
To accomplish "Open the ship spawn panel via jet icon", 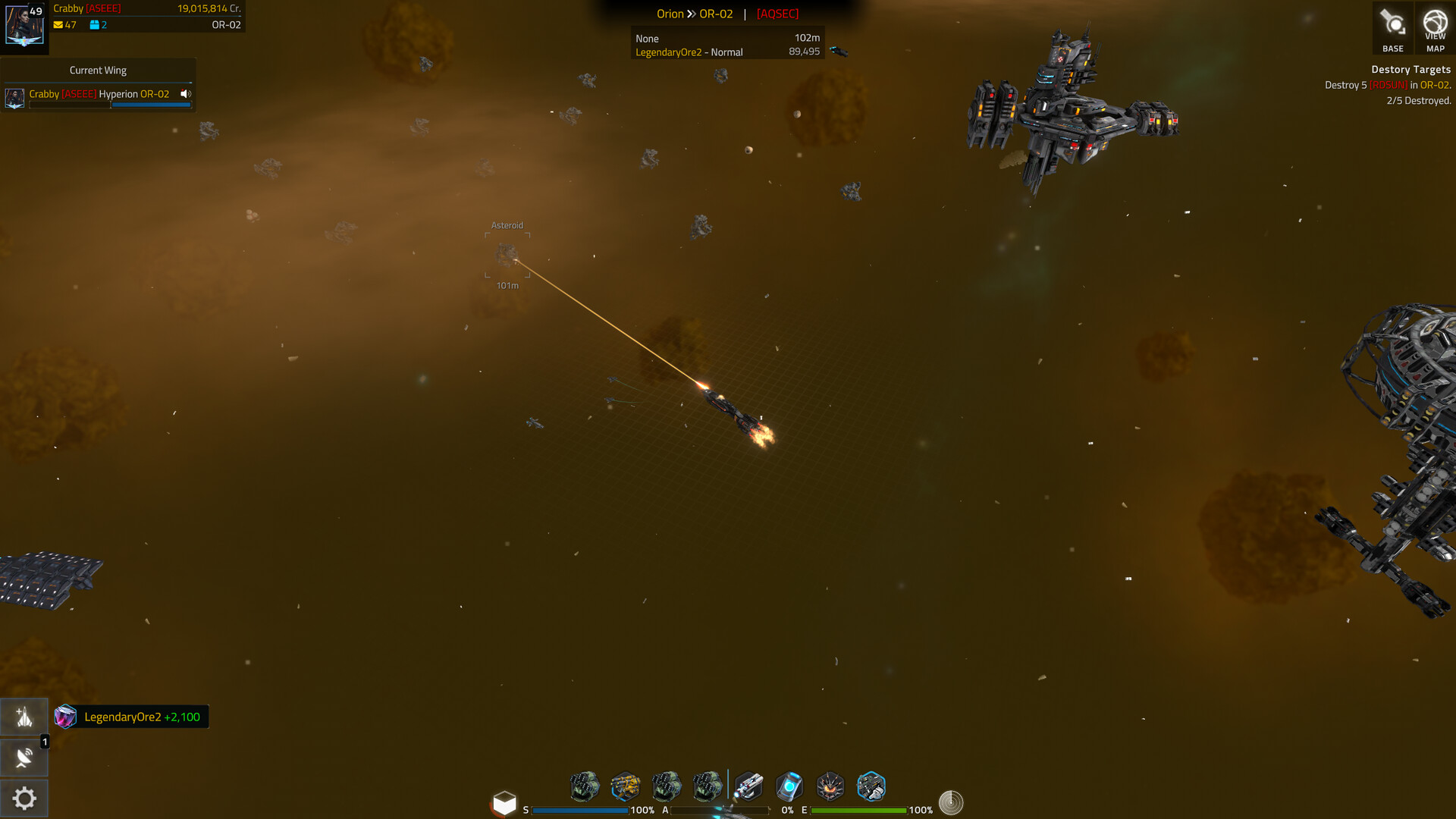I will click(x=24, y=716).
